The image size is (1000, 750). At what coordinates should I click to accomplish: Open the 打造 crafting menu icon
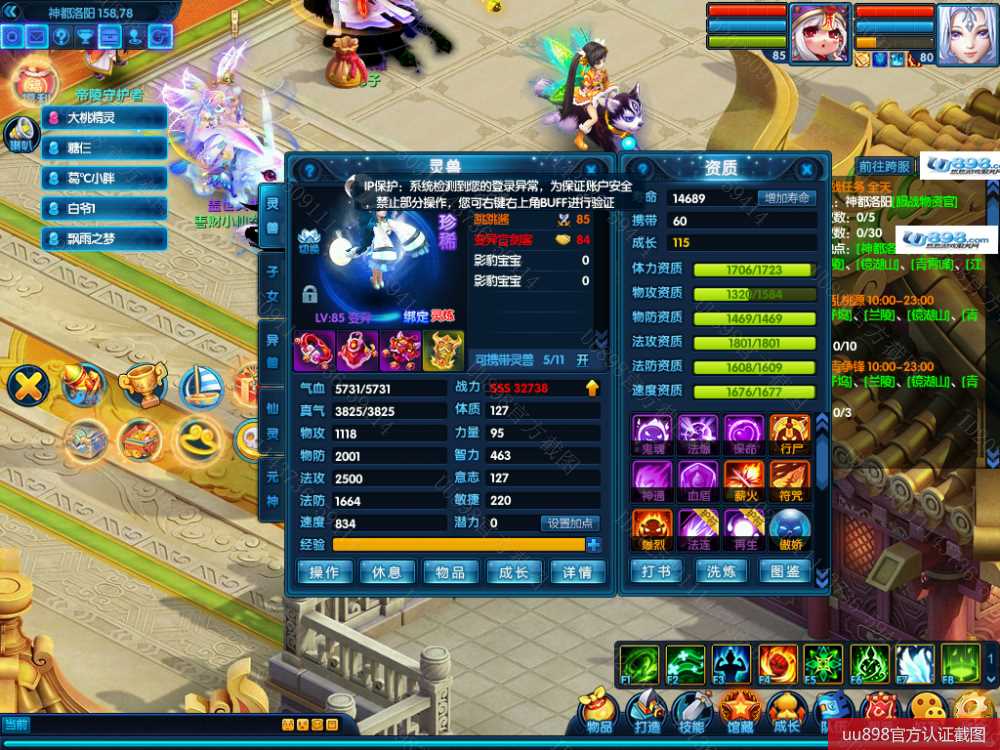click(x=646, y=711)
